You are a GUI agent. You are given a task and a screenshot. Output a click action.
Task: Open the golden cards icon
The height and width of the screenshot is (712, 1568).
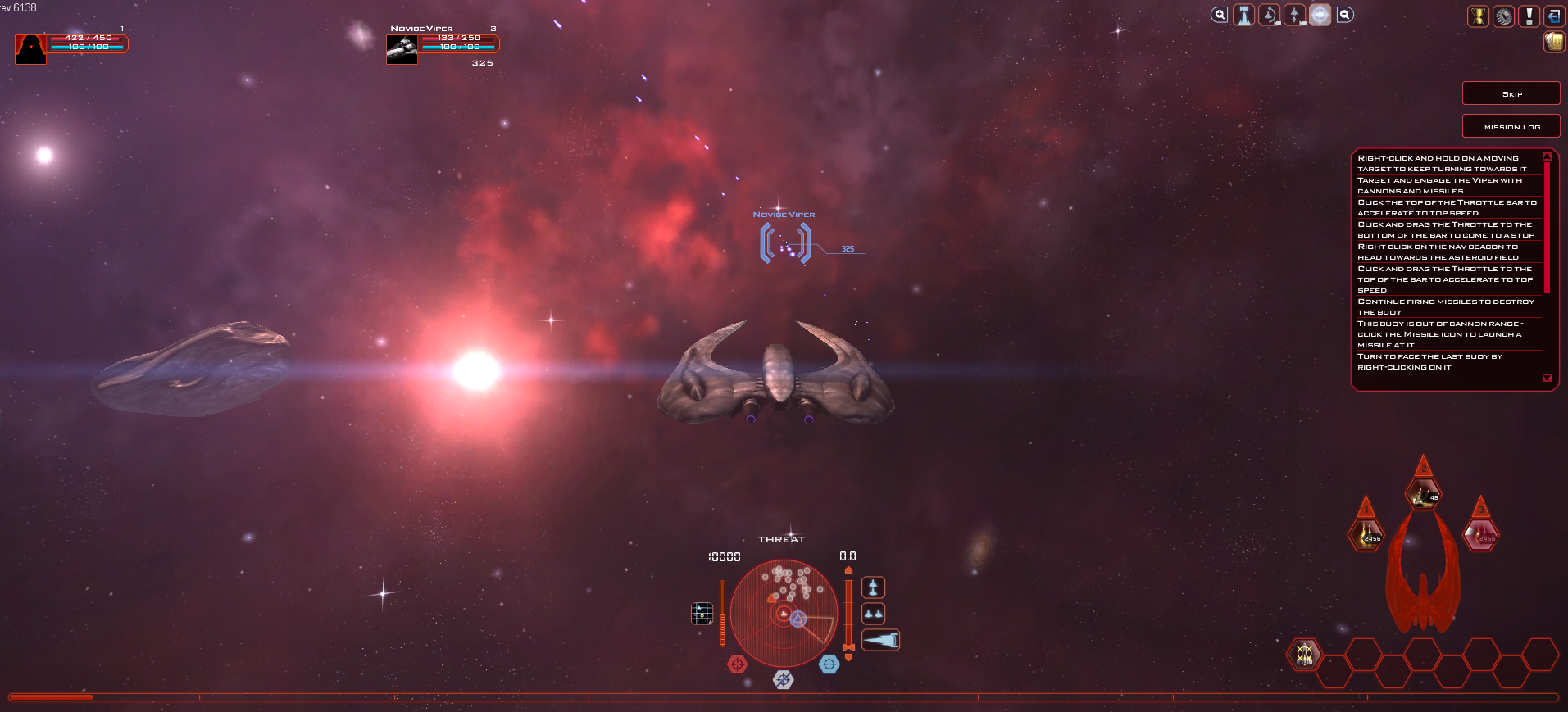tap(1554, 42)
